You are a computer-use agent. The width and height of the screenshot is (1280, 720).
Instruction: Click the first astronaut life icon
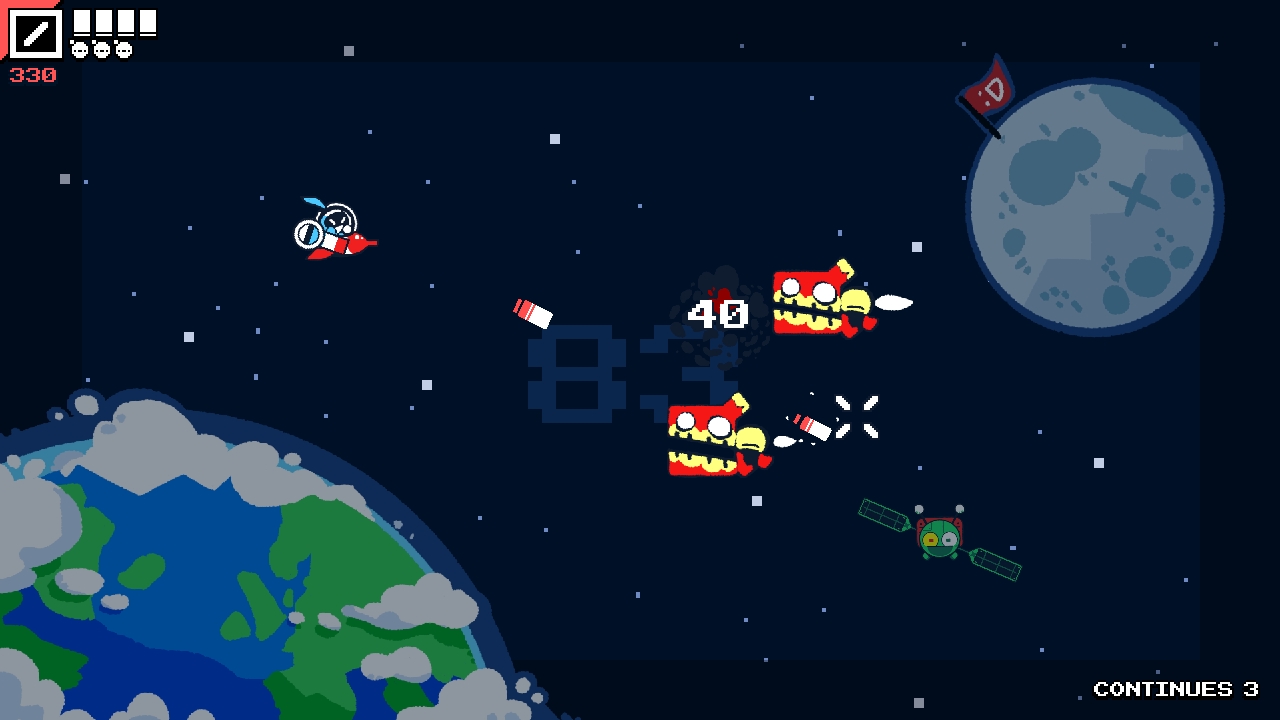(x=79, y=49)
